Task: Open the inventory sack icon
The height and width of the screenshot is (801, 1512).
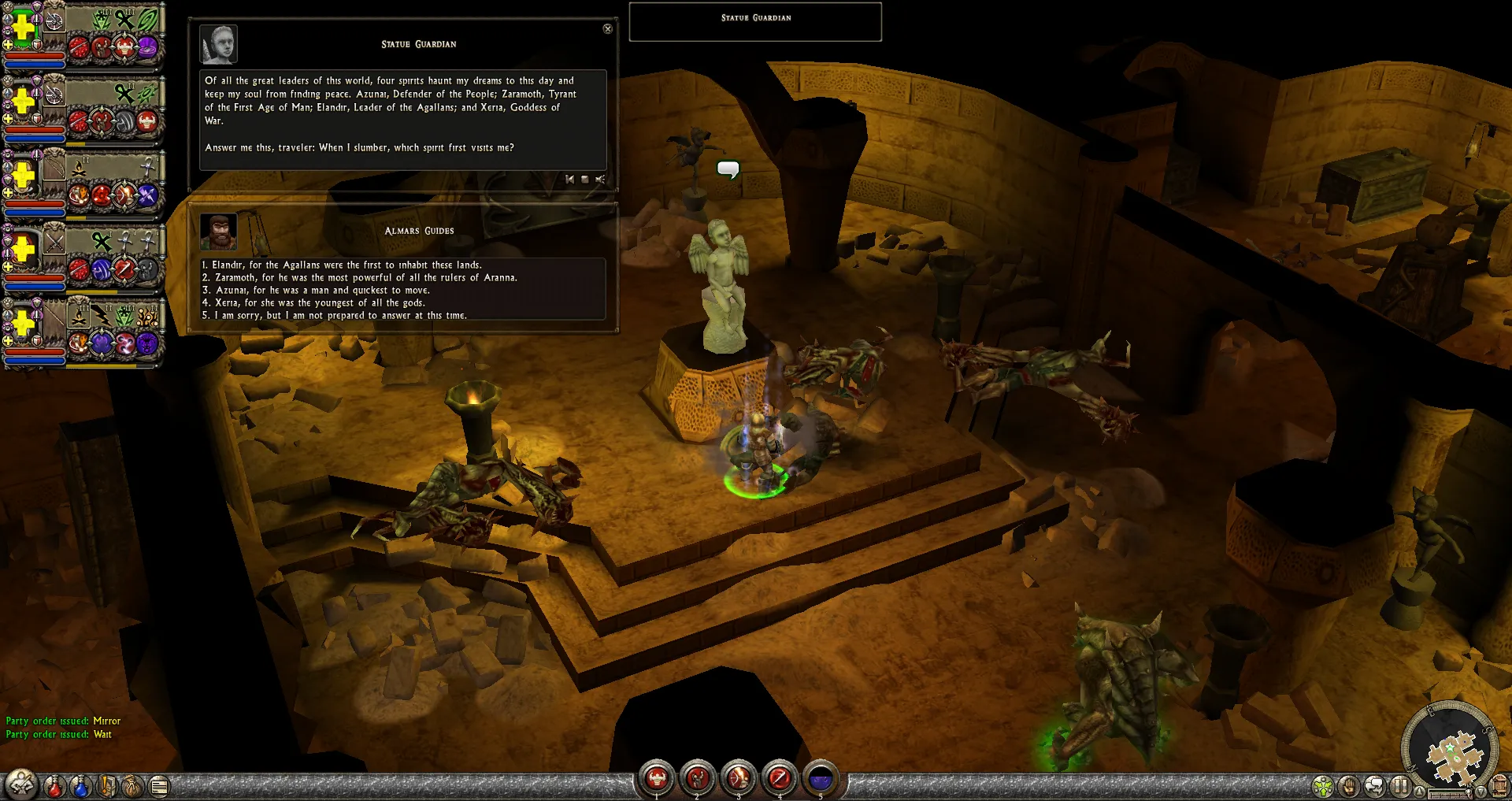Action: pos(133,786)
